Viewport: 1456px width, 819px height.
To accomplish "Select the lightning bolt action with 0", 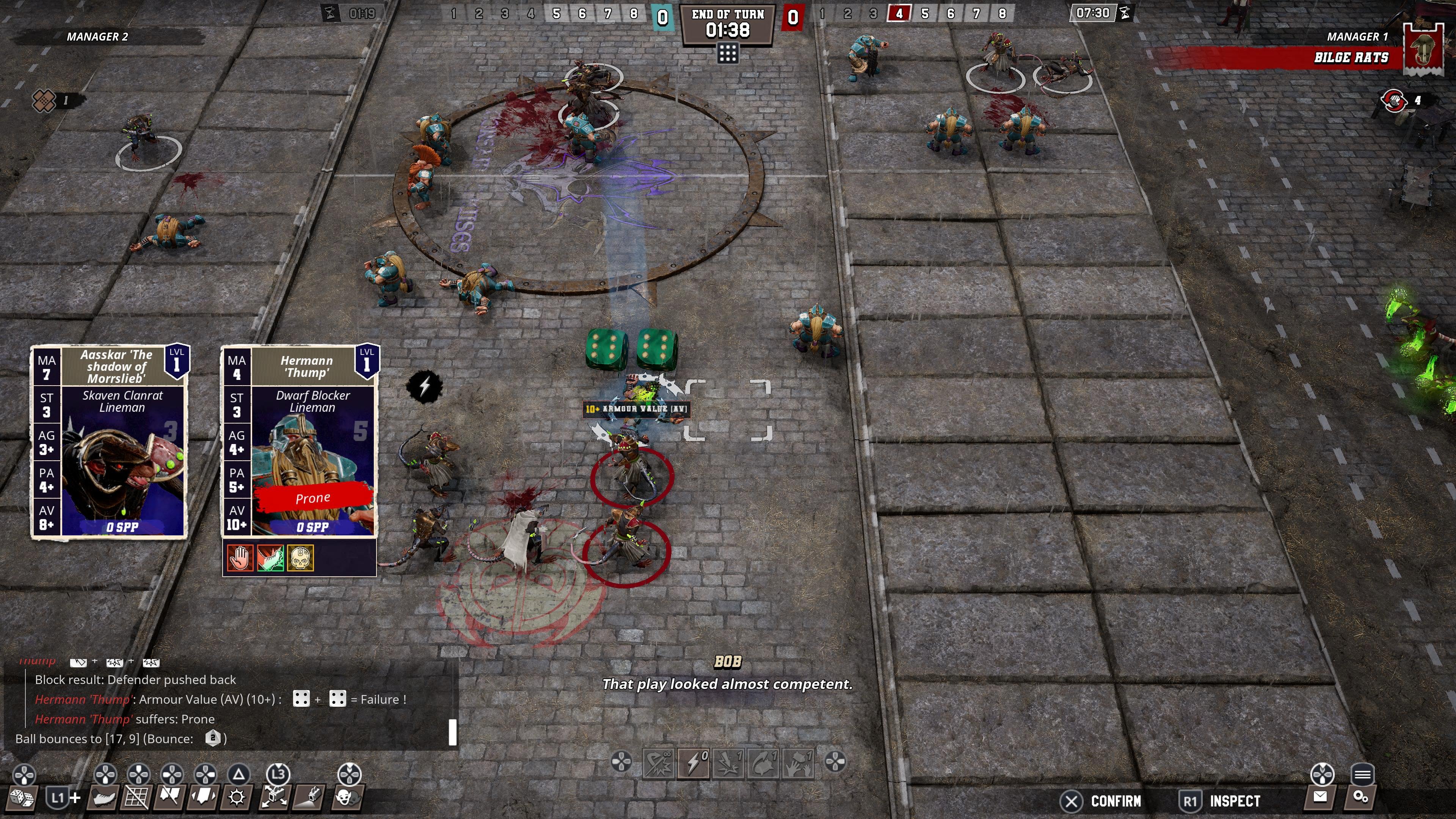I will click(x=694, y=763).
